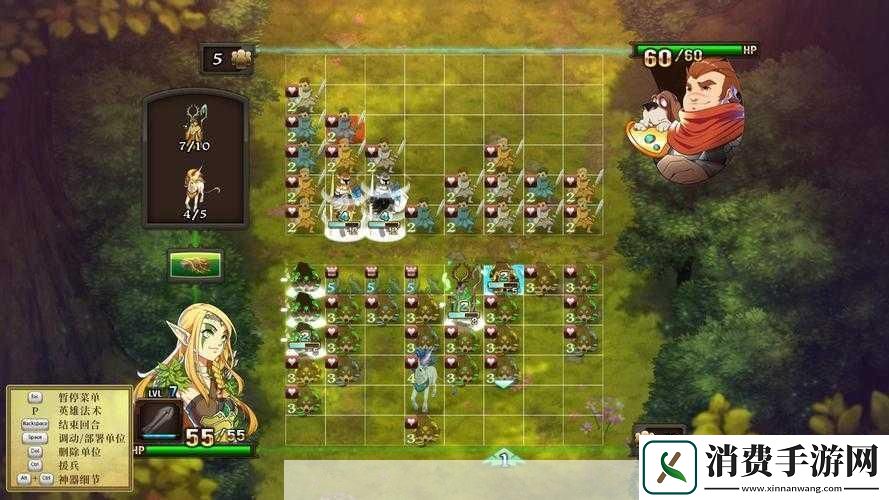Inspect the red-scarfed enemy knight portrait

coord(695,118)
